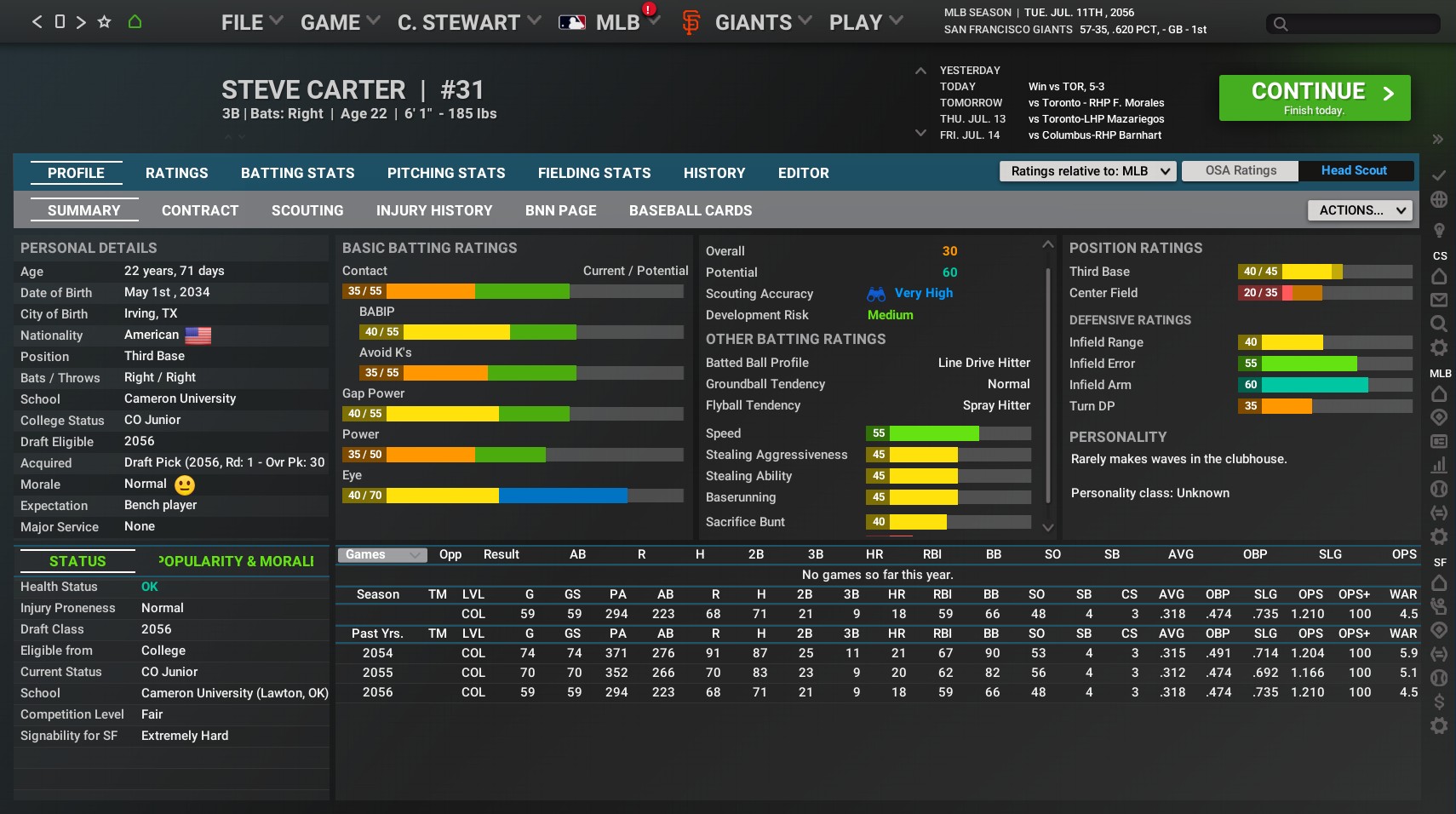The image size is (1456, 814).
Task: Switch scouting view to OSA Ratings
Action: point(1240,170)
